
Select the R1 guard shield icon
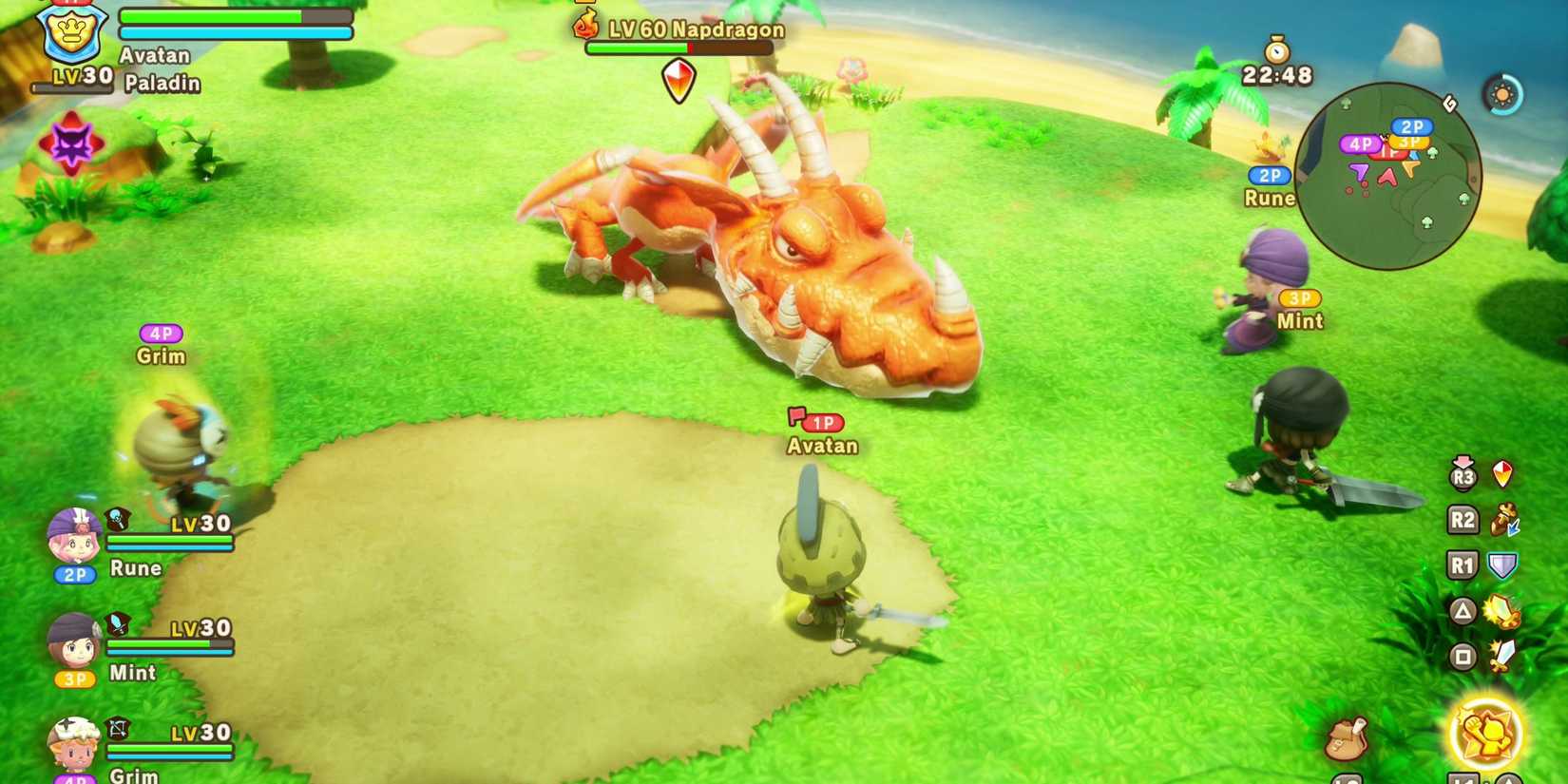(x=1502, y=563)
